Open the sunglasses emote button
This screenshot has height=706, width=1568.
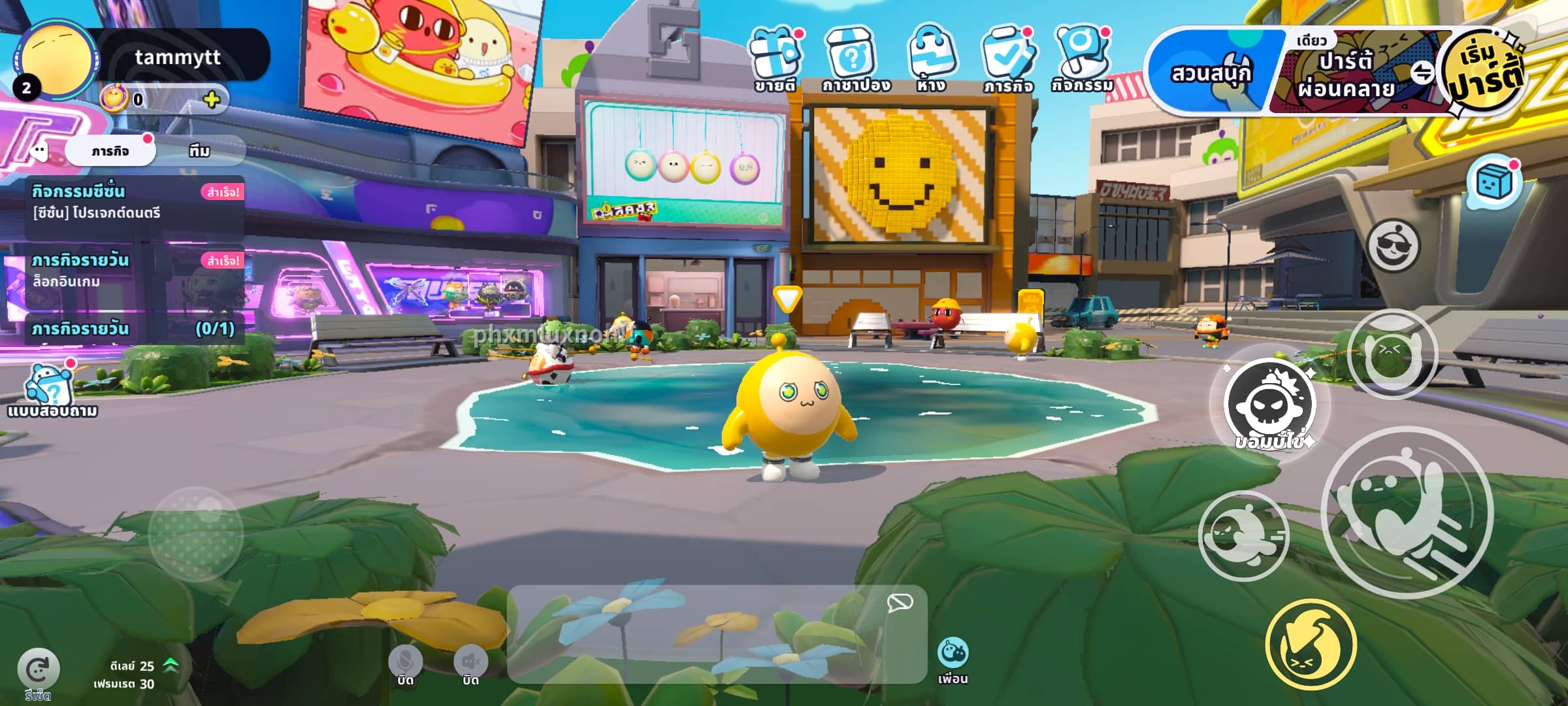pos(1393,246)
